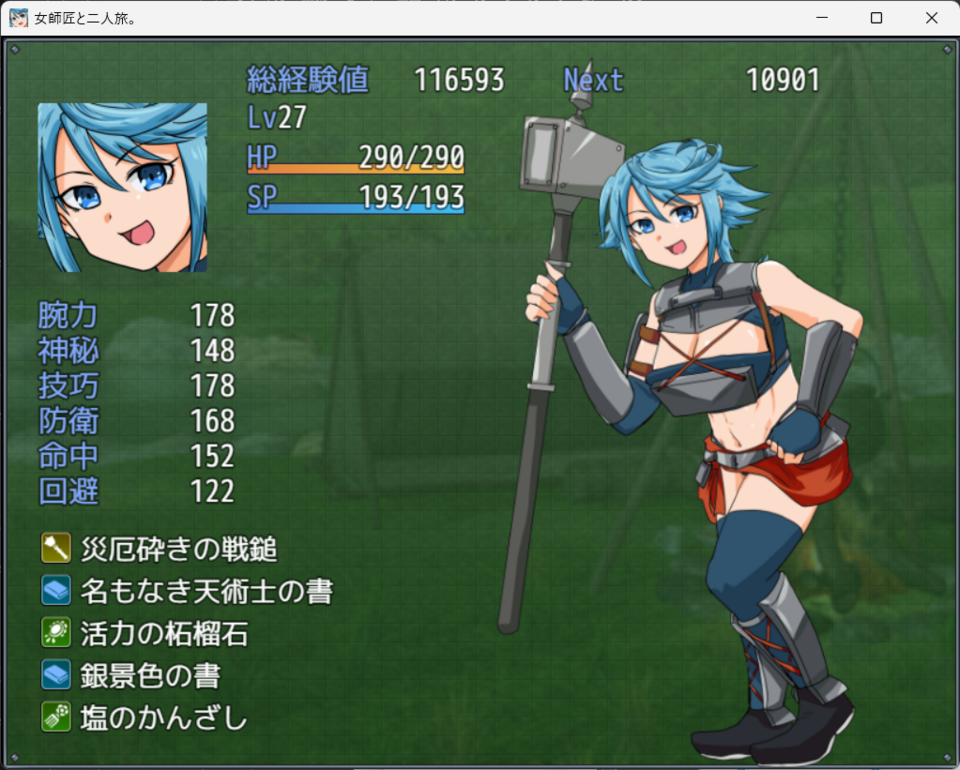This screenshot has height=770, width=960.
Task: Close the game window
Action: [931, 18]
